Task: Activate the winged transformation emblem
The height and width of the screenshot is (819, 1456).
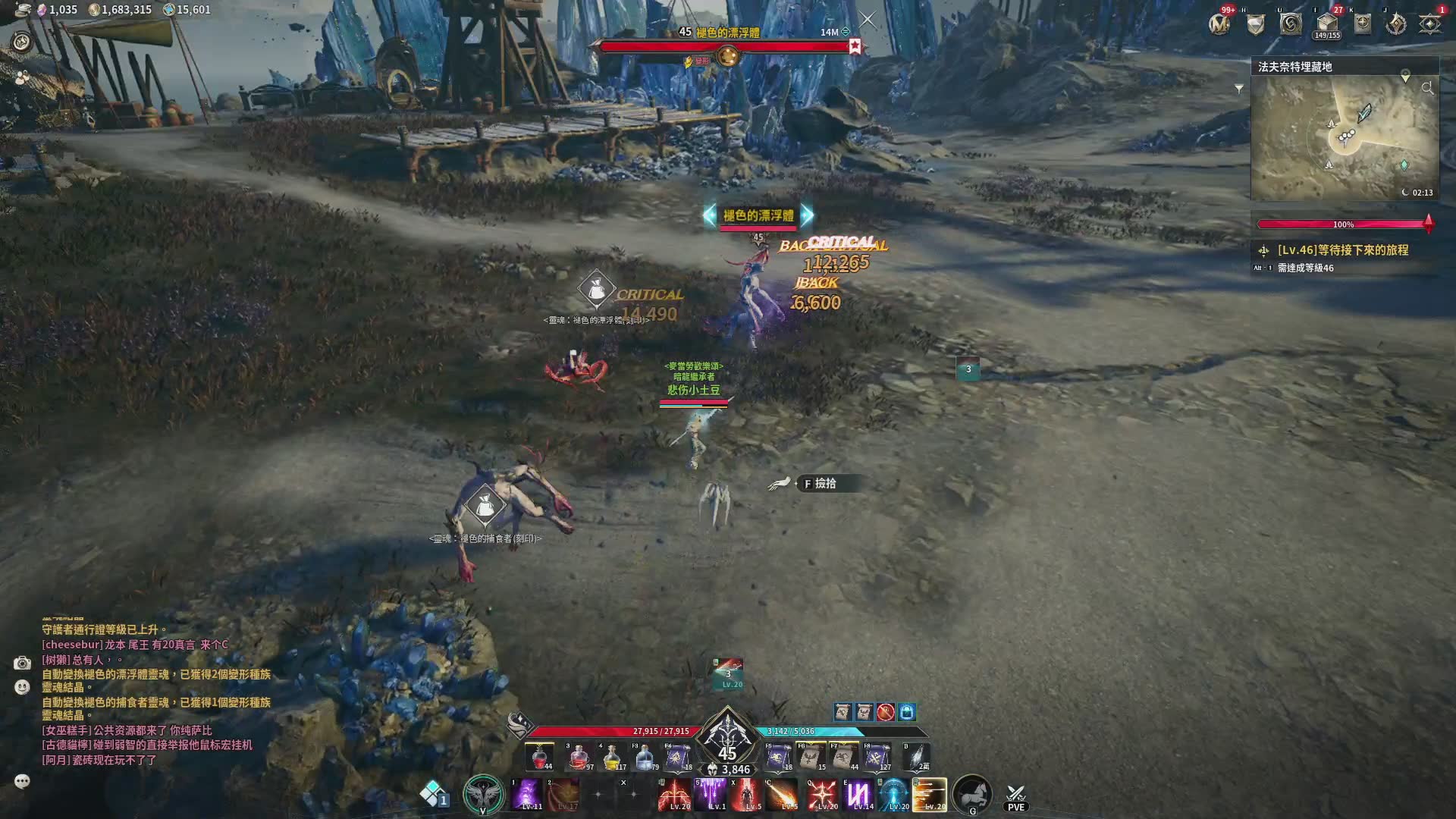Action: (483, 794)
